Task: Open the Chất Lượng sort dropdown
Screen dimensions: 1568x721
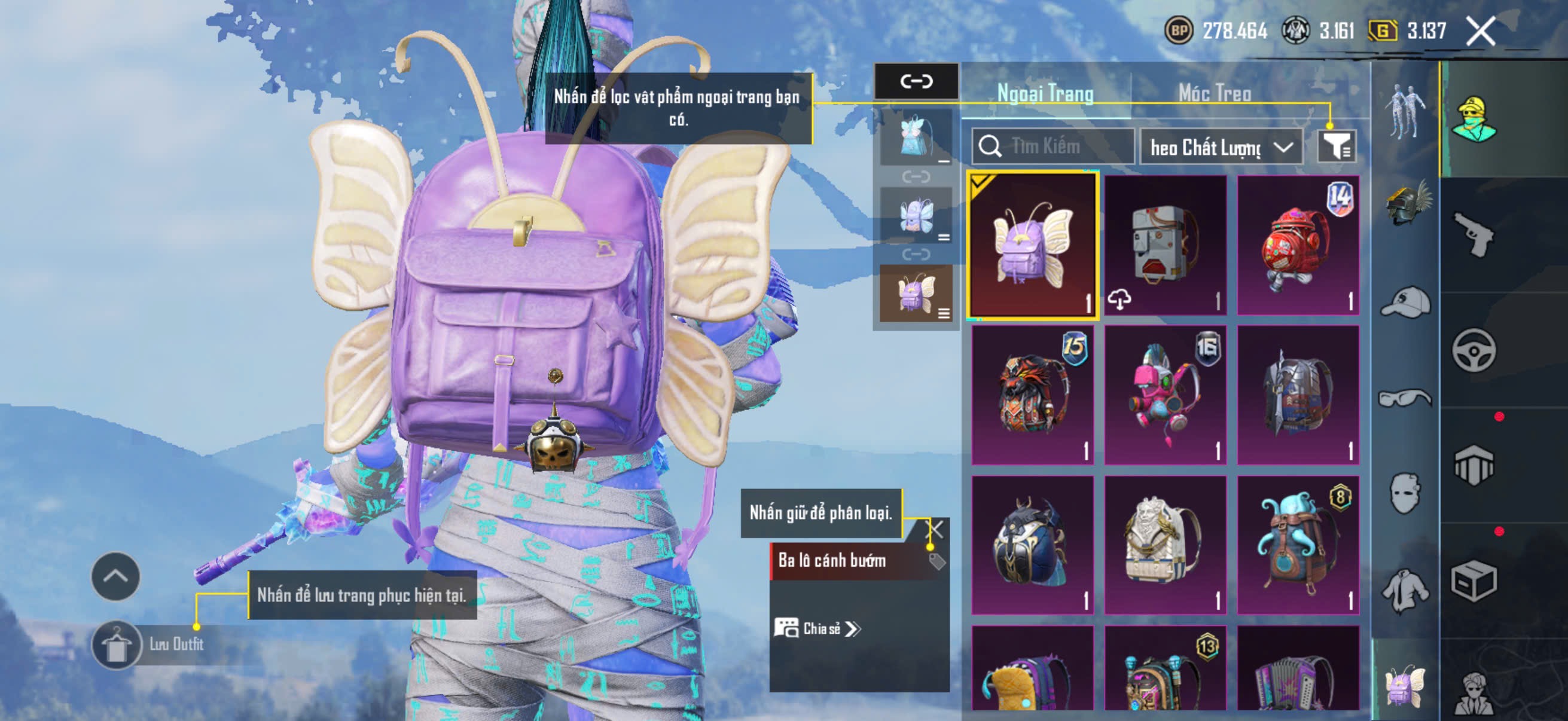Action: (x=1221, y=147)
